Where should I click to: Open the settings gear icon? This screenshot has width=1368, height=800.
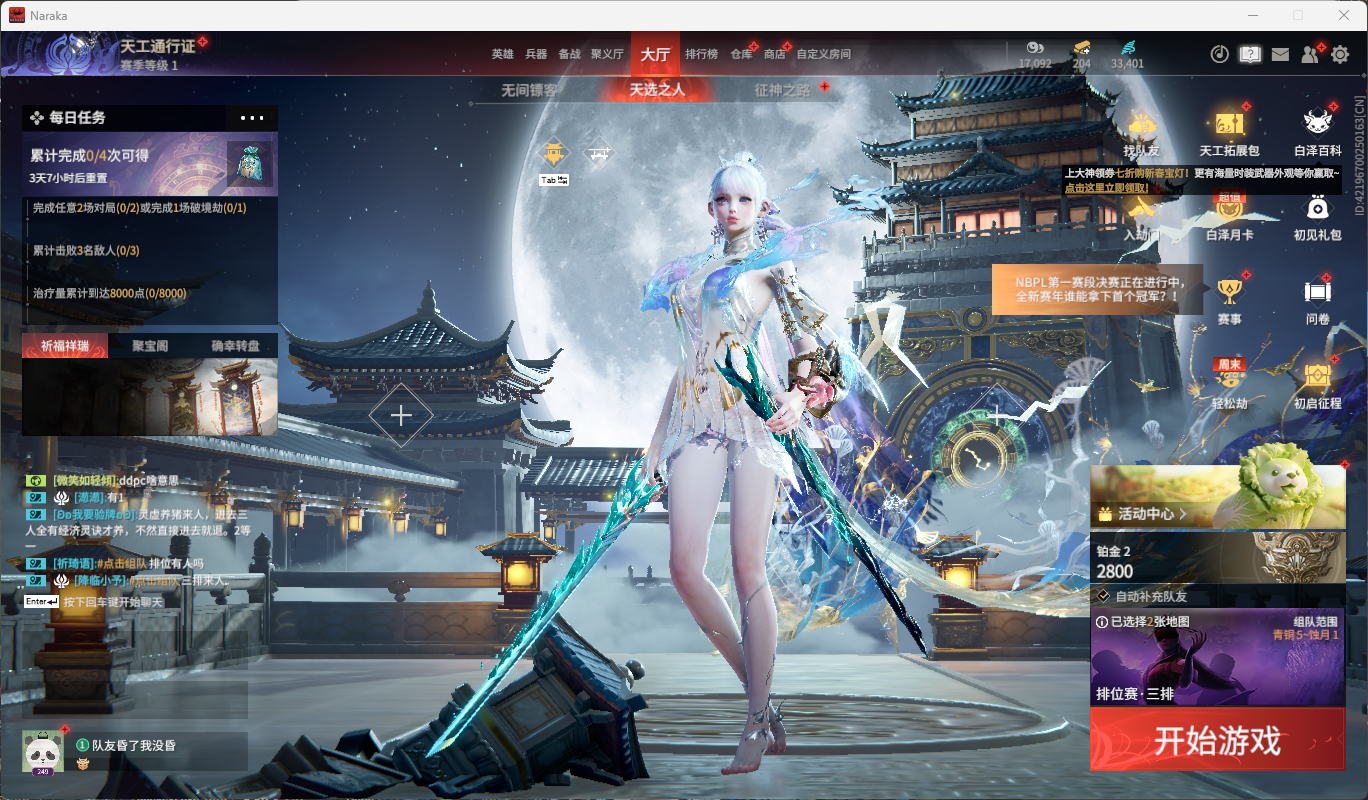[x=1340, y=54]
